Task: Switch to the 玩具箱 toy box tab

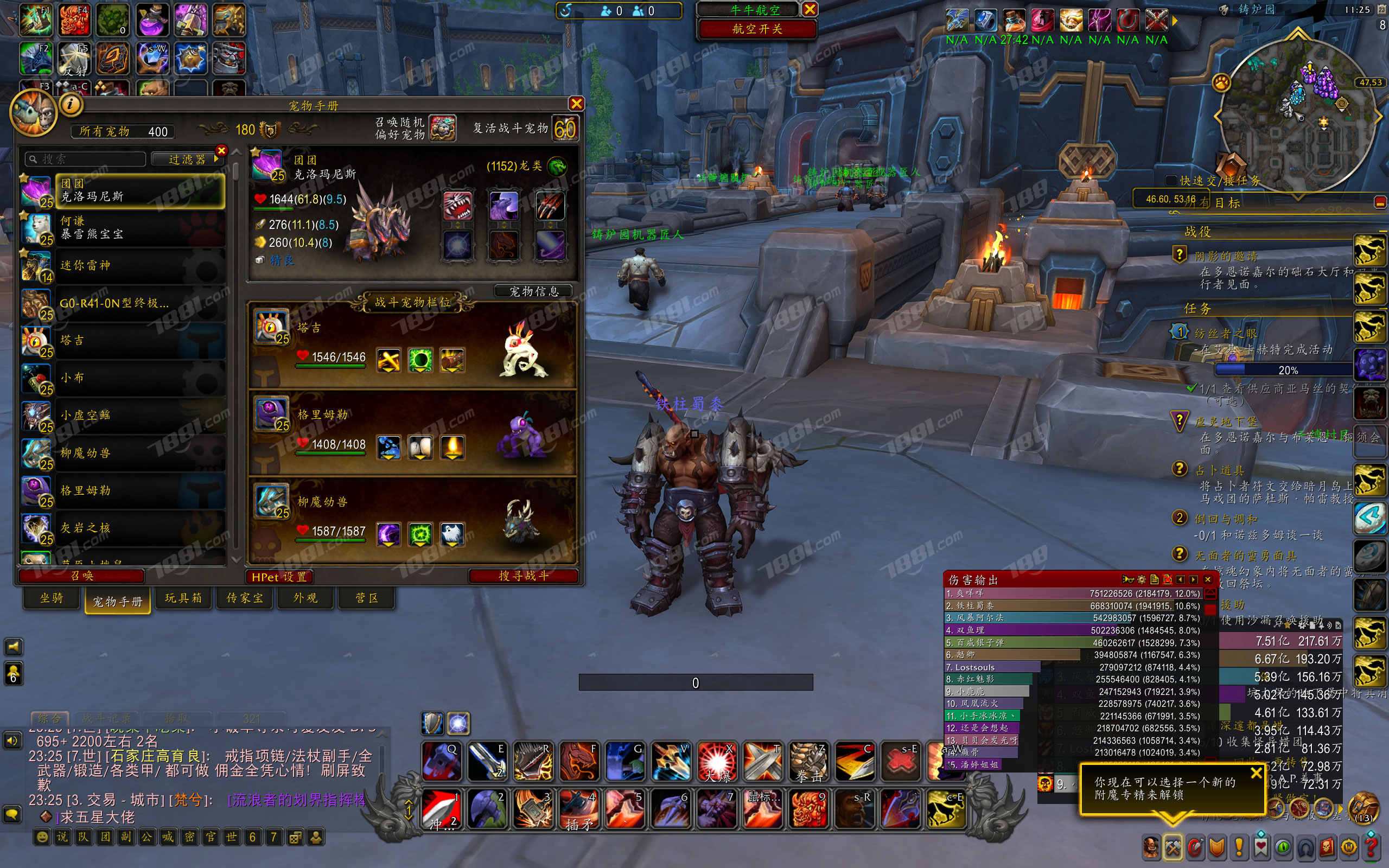Action: coord(183,598)
